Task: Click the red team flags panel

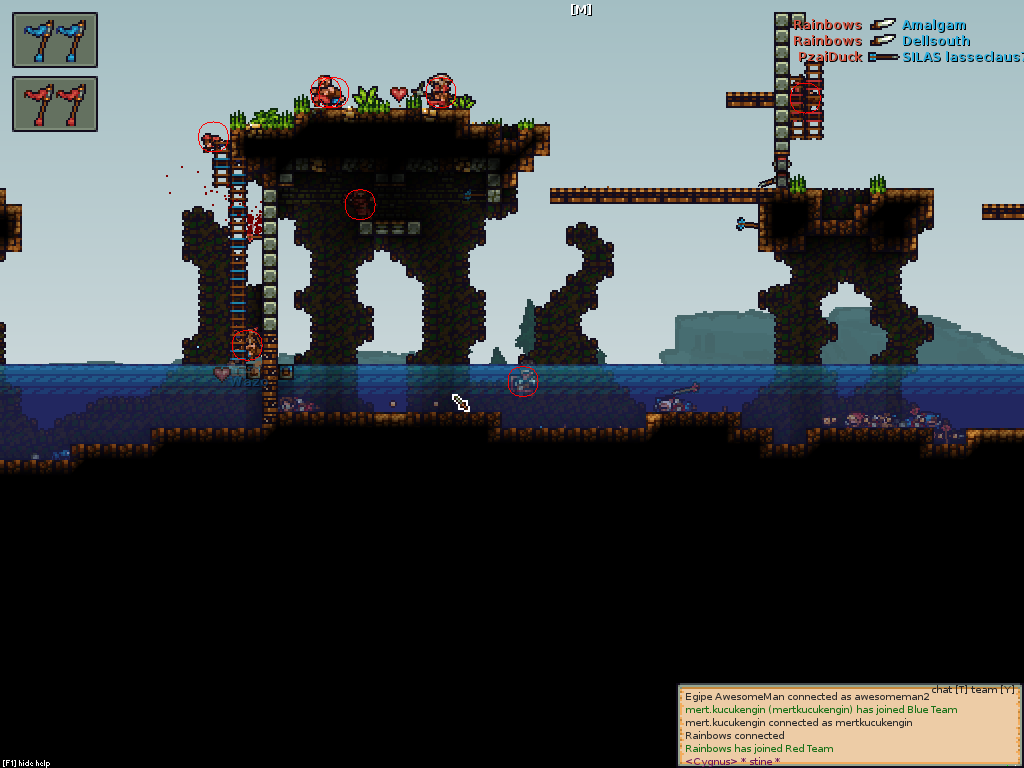Action: click(55, 104)
